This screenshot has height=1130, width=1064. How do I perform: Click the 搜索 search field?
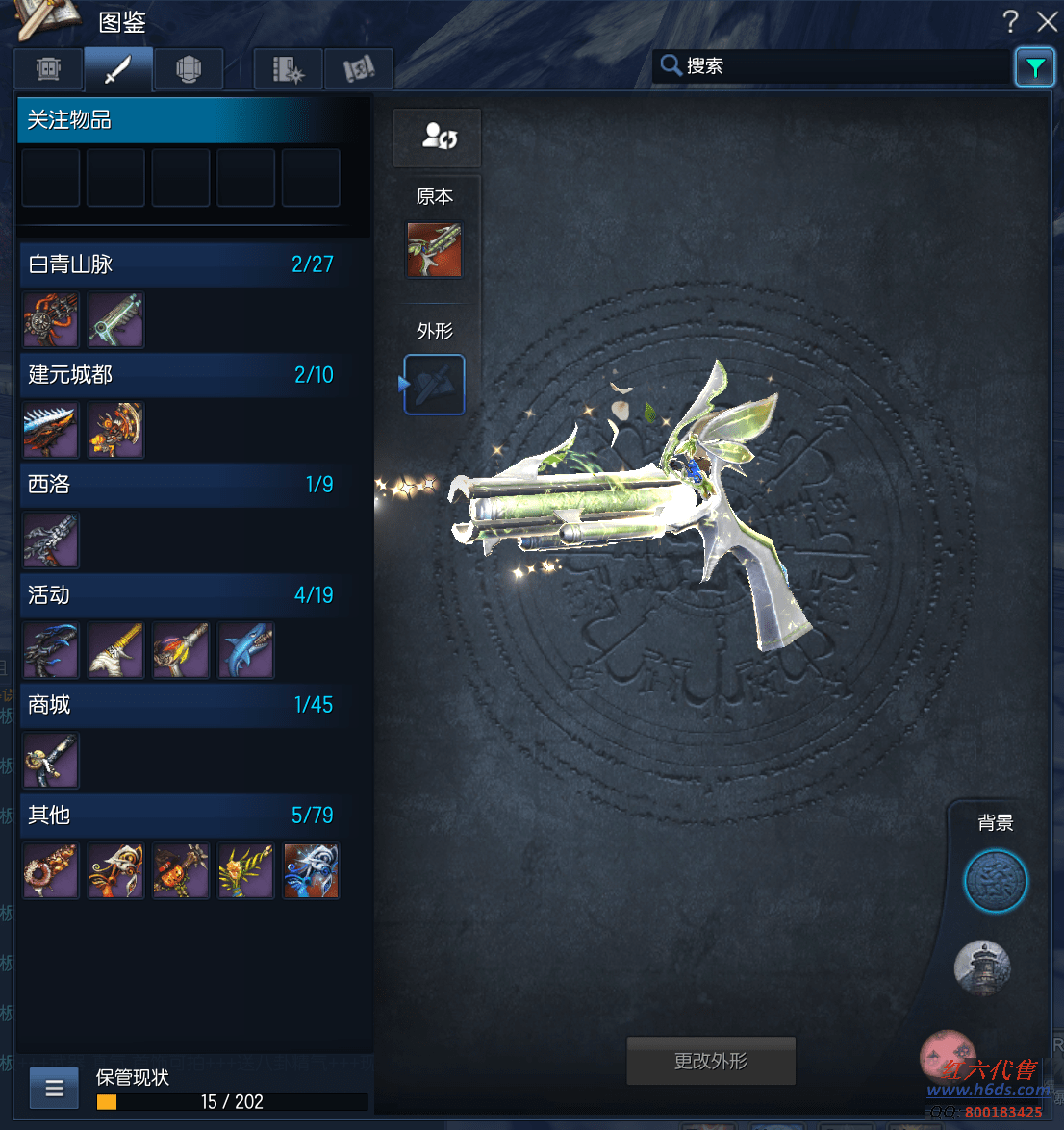pos(832,66)
